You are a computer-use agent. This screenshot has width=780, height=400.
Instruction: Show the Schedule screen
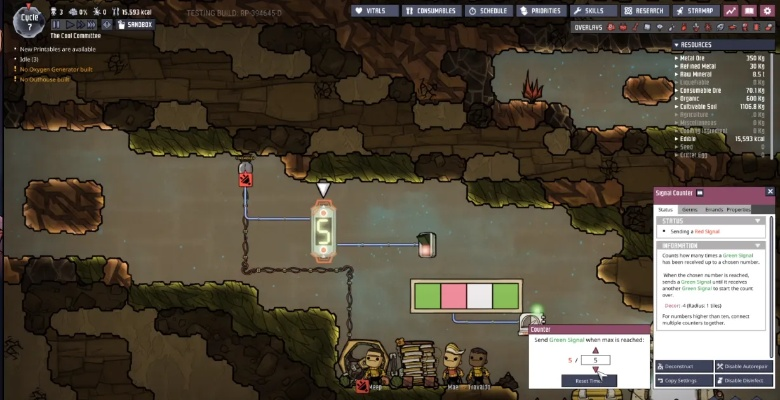487,11
